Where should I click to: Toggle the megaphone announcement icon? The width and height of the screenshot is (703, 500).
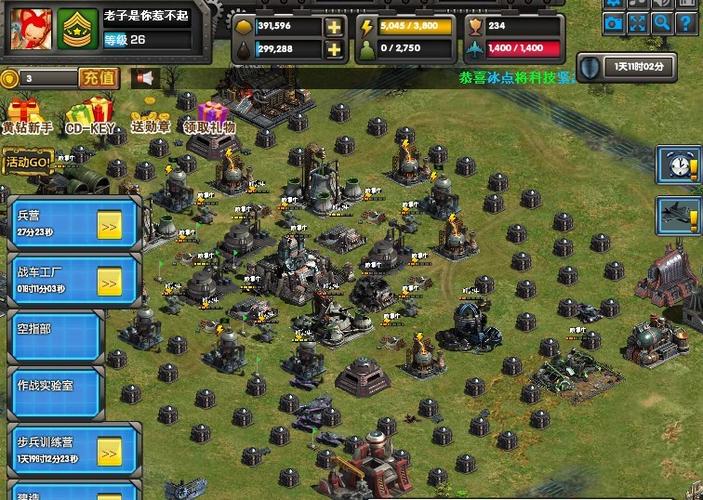tap(146, 77)
